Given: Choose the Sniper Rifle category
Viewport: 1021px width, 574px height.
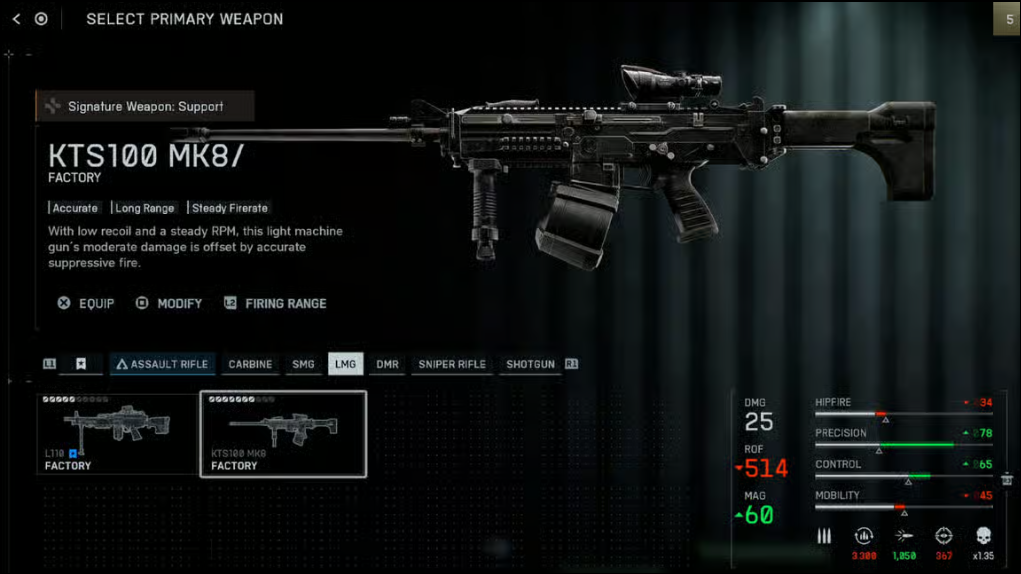Looking at the screenshot, I should [452, 364].
